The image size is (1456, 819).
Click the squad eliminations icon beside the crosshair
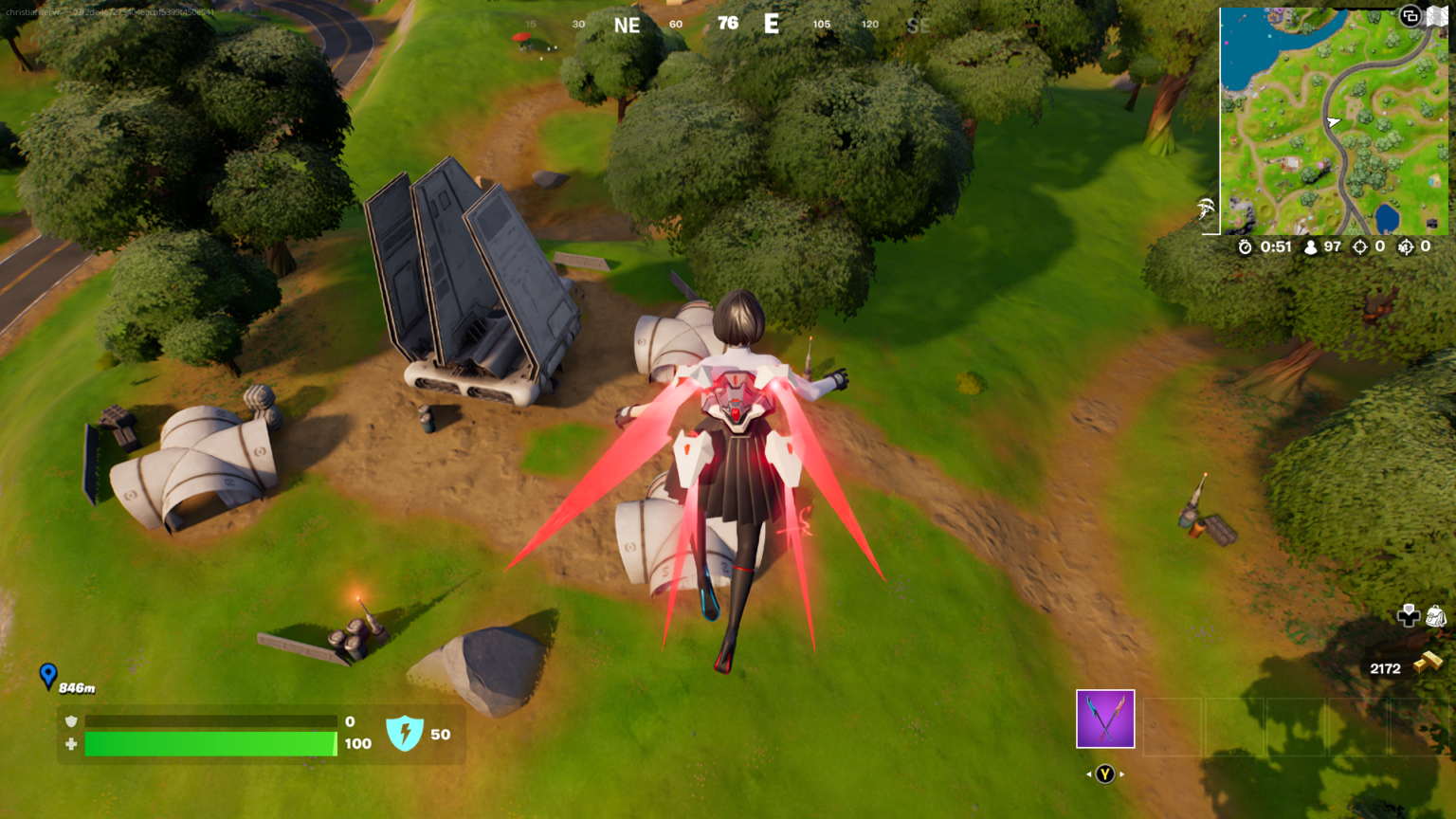coord(1409,246)
